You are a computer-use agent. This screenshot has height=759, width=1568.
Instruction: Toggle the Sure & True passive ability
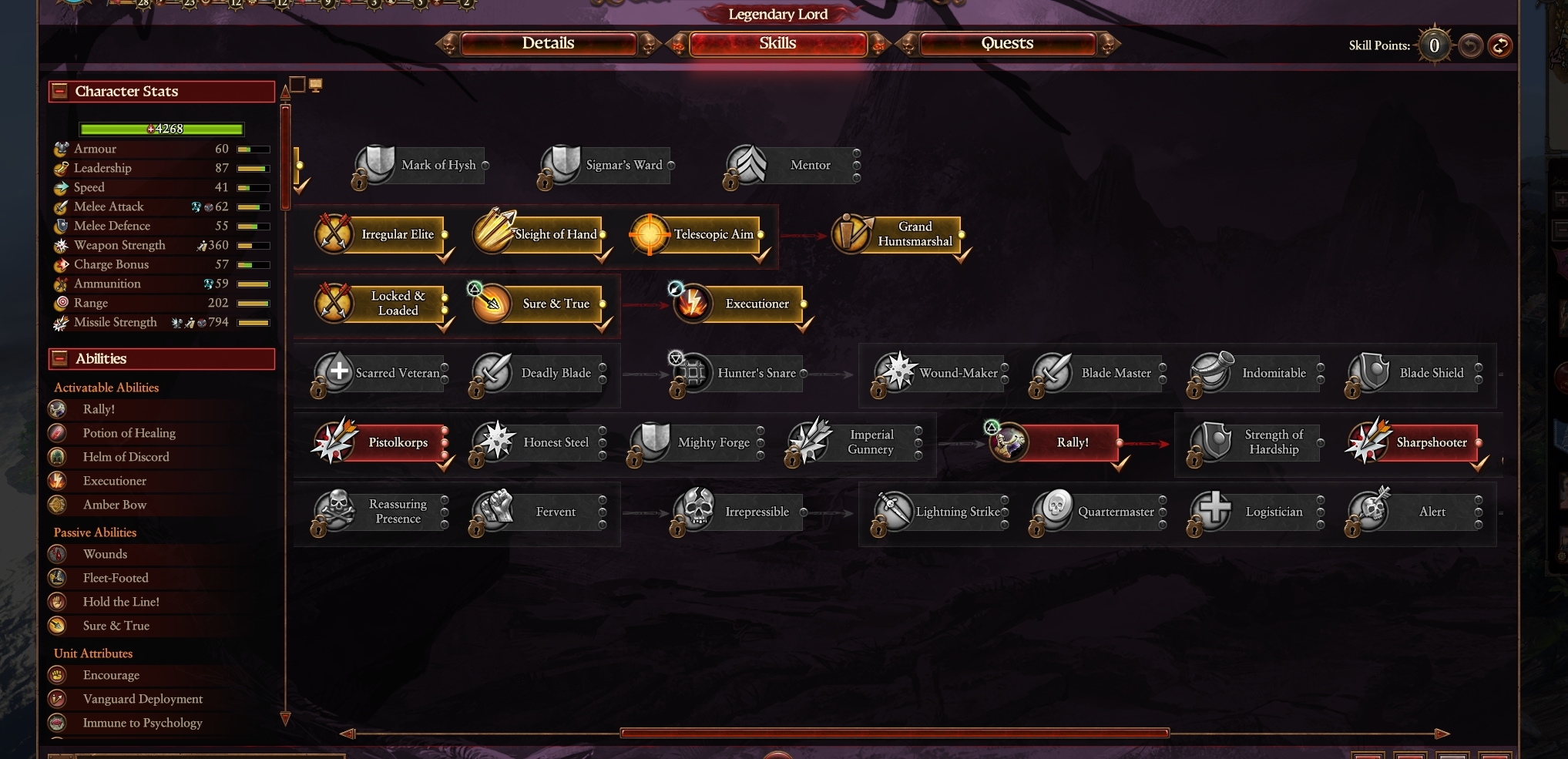(59, 626)
